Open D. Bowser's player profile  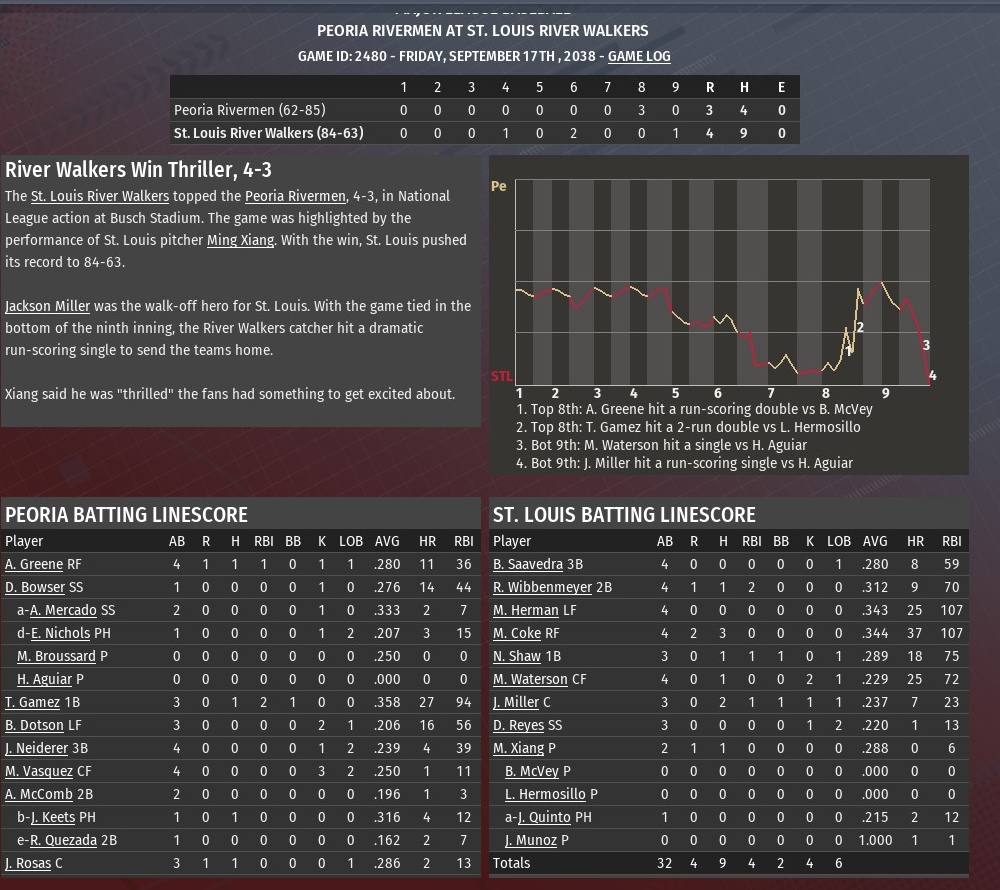pos(35,587)
